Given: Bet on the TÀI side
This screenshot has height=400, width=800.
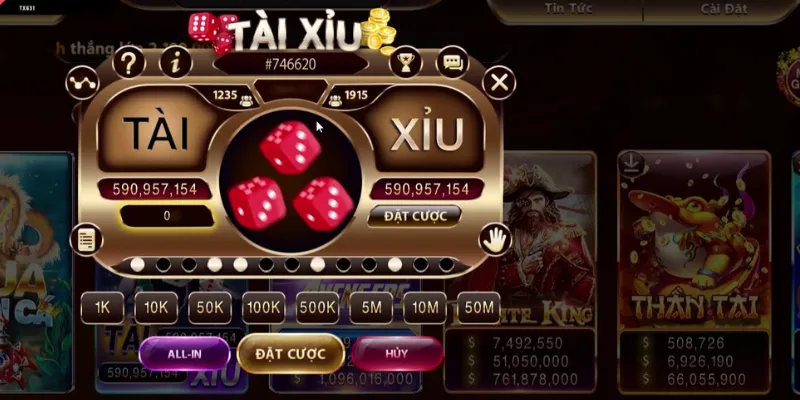Looking at the screenshot, I should pos(156,134).
